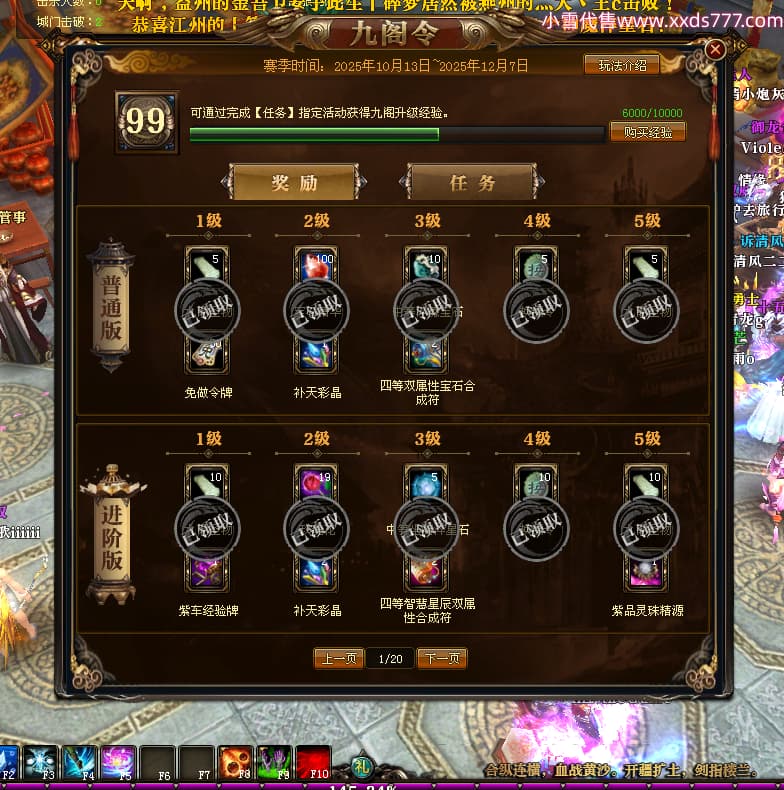The image size is (784, 790).
Task: Close the 九阁令 window
Action: pyautogui.click(x=715, y=49)
